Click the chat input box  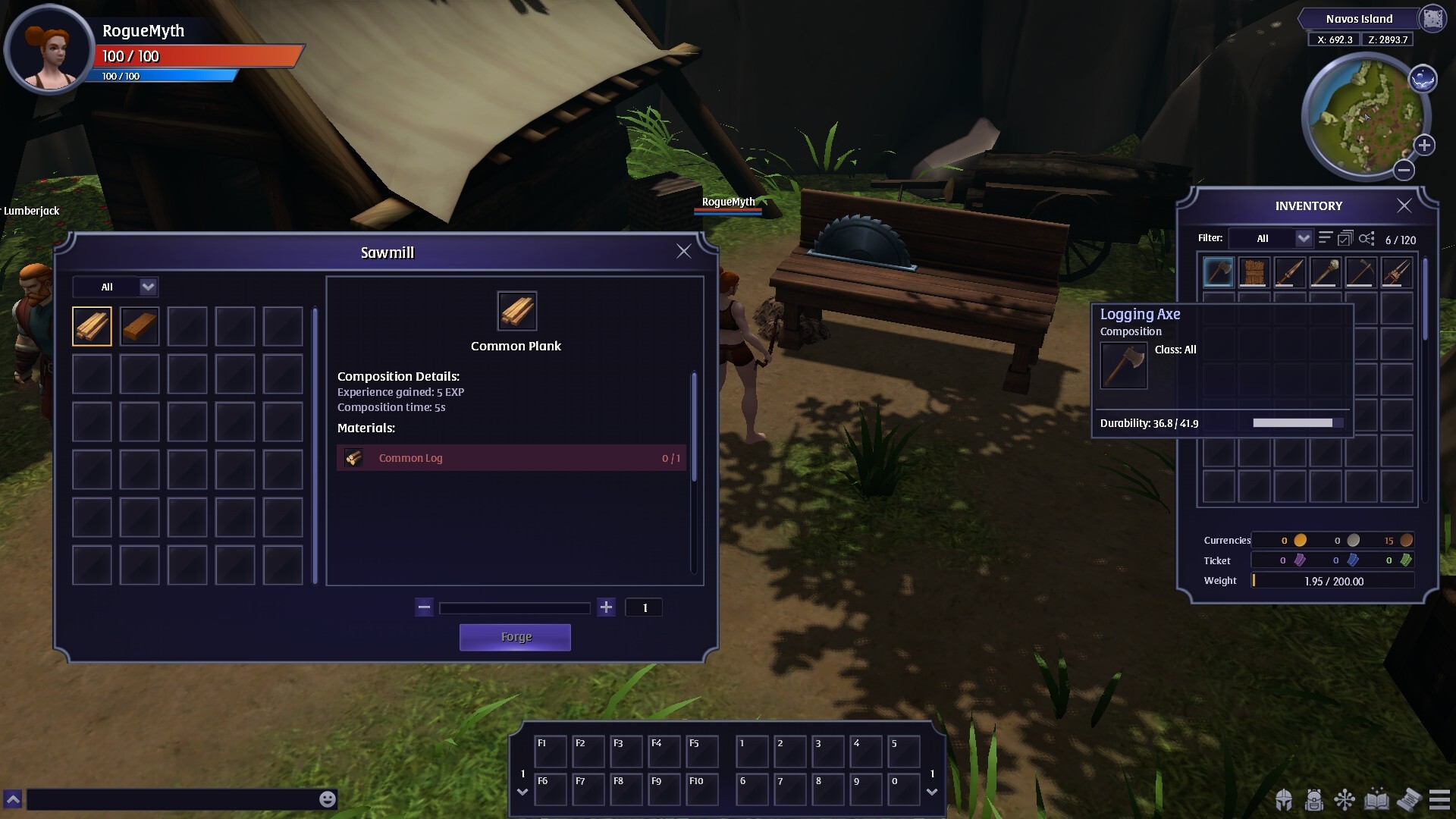click(x=171, y=799)
